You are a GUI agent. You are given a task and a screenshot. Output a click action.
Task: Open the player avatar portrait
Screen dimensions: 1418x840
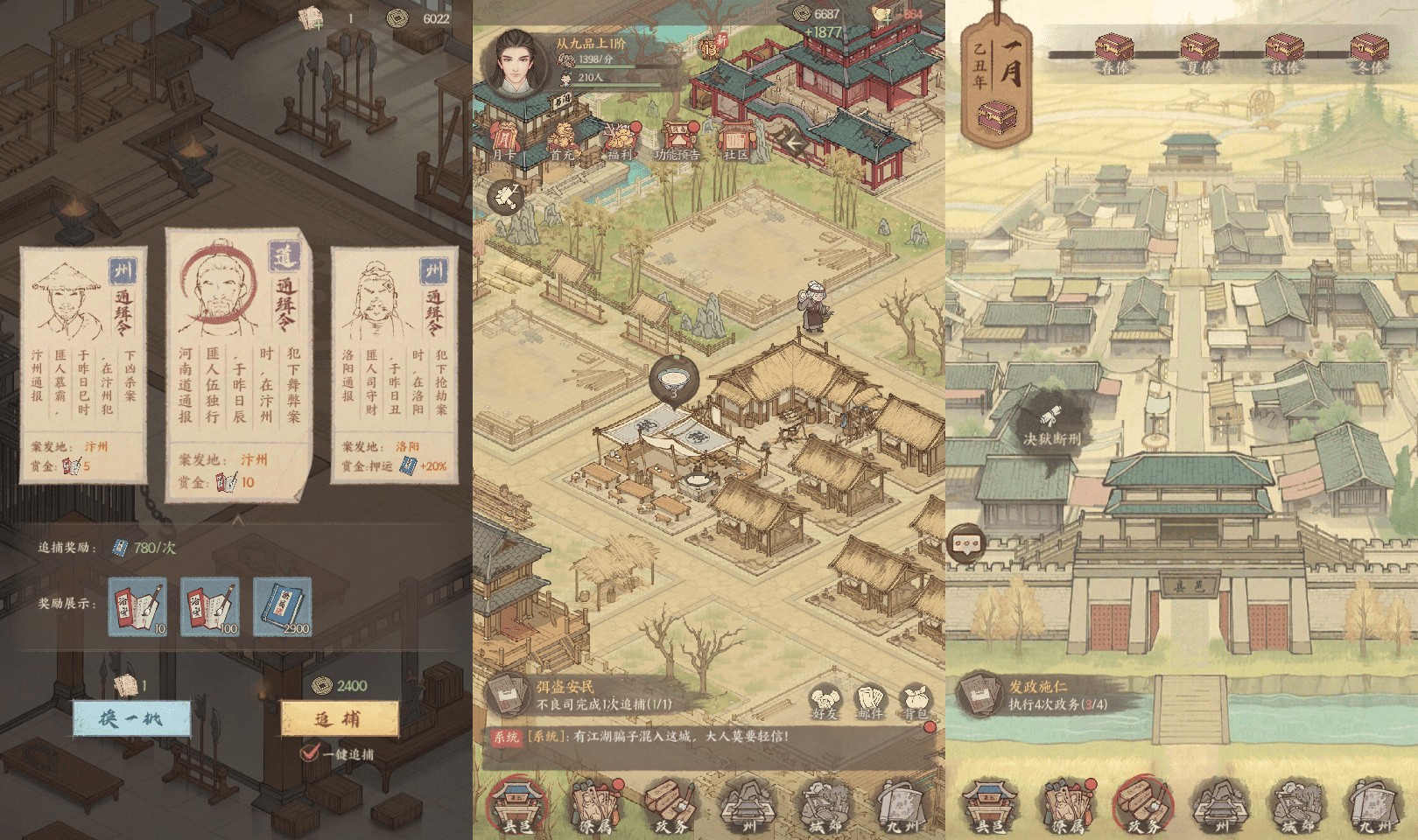pyautogui.click(x=516, y=61)
